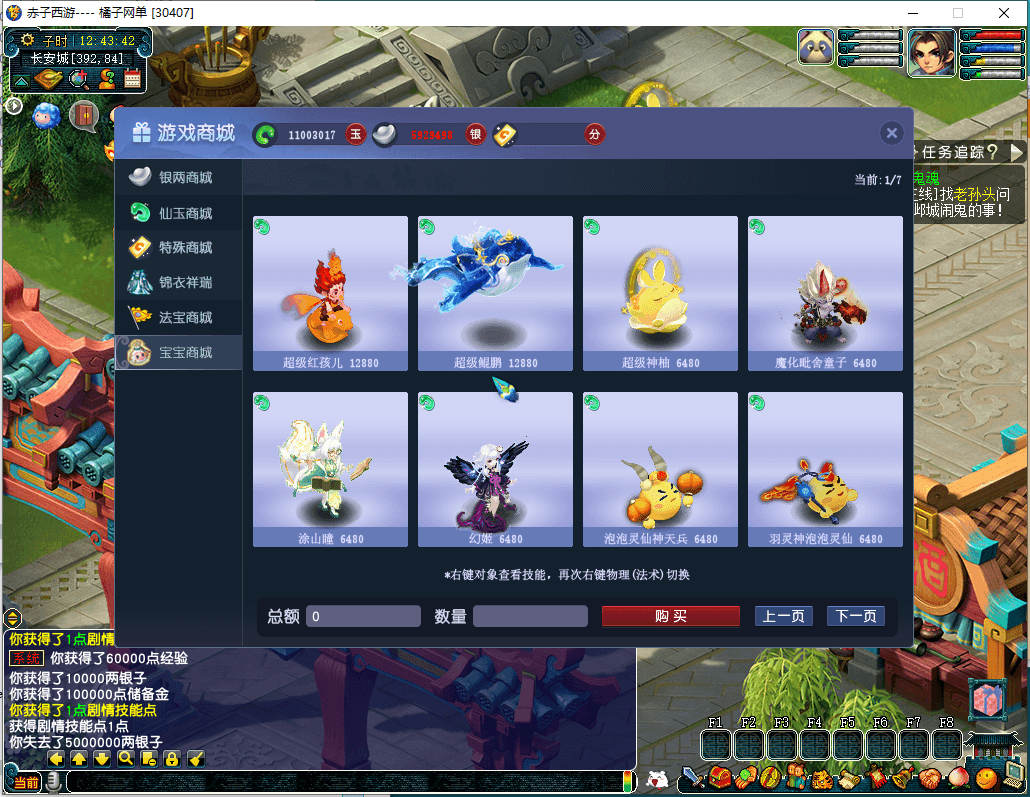Show the 锦衣祥瑞 category
1030x797 pixels.
tap(178, 283)
